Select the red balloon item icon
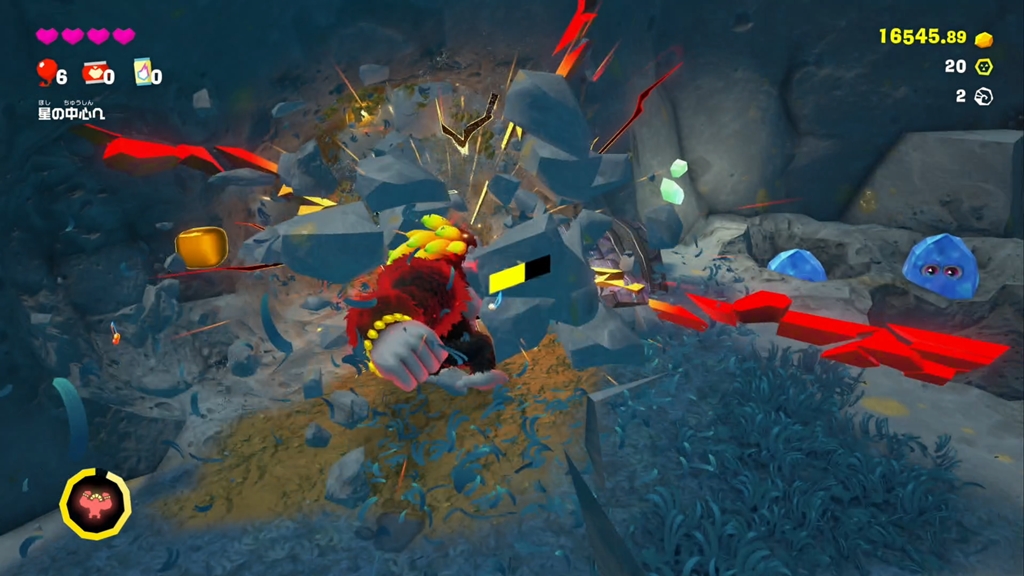Viewport: 1024px width, 576px height. coord(45,72)
